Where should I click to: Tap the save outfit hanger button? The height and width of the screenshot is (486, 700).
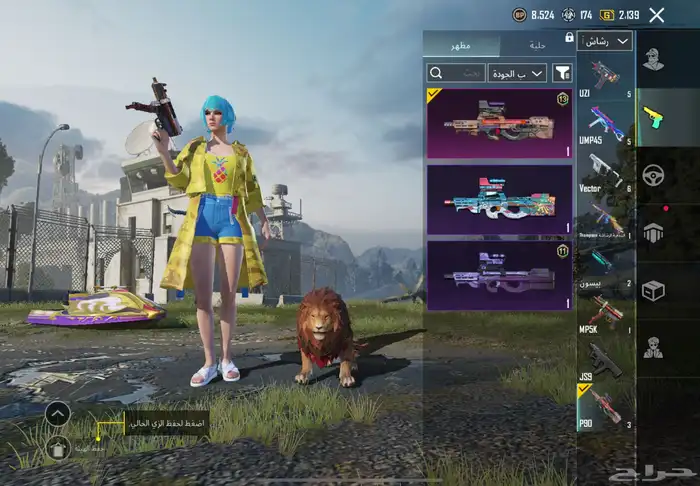(x=57, y=448)
